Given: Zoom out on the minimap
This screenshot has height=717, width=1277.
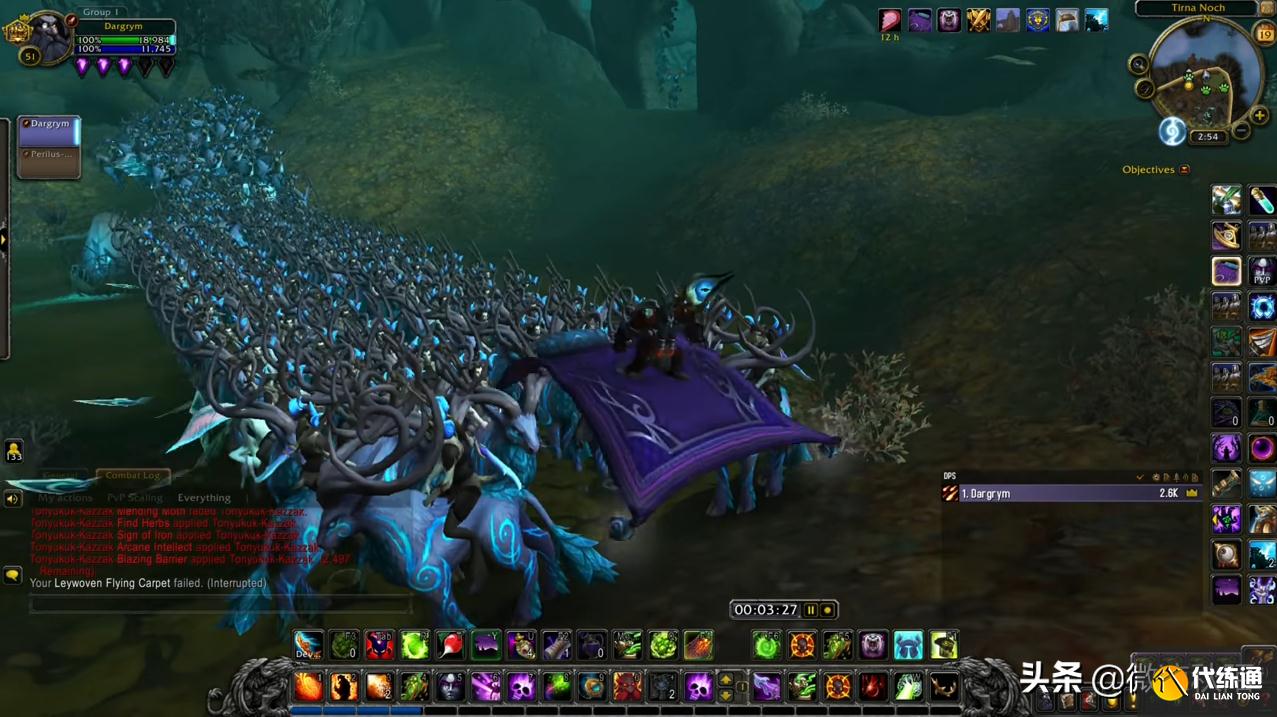Looking at the screenshot, I should click(x=1241, y=131).
